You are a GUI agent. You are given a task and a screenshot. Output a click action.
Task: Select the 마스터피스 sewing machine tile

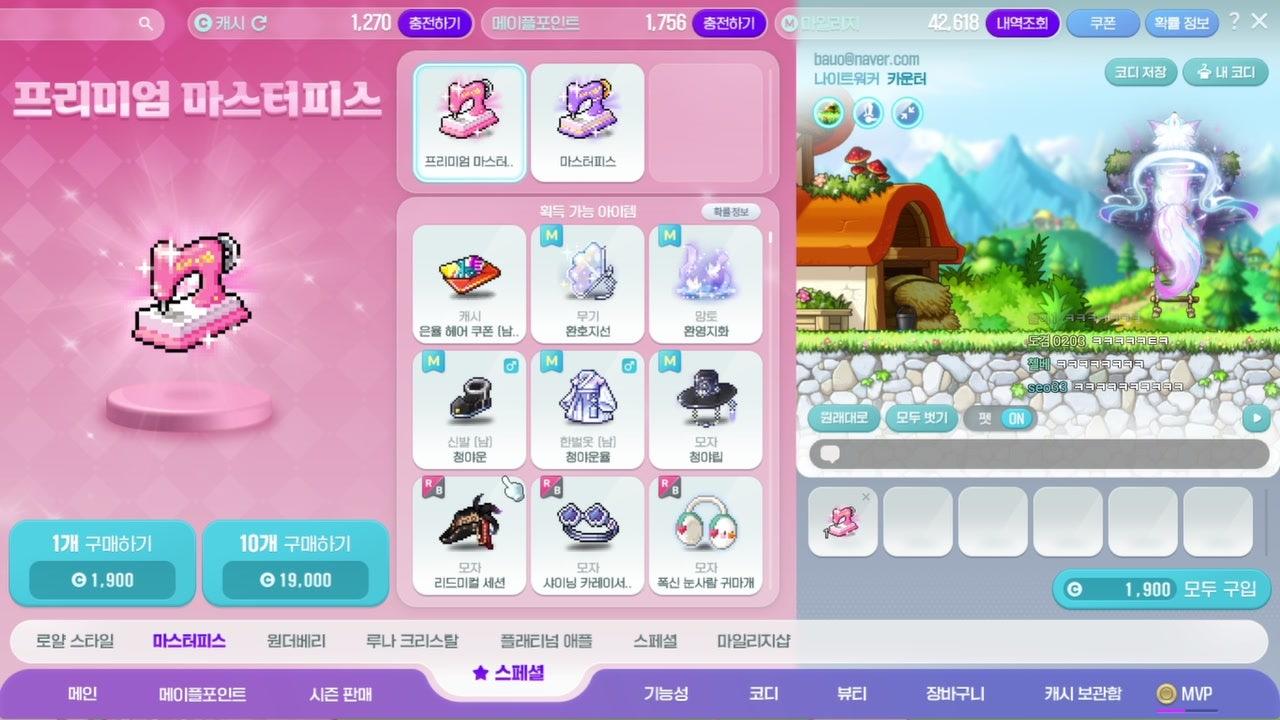tap(587, 122)
